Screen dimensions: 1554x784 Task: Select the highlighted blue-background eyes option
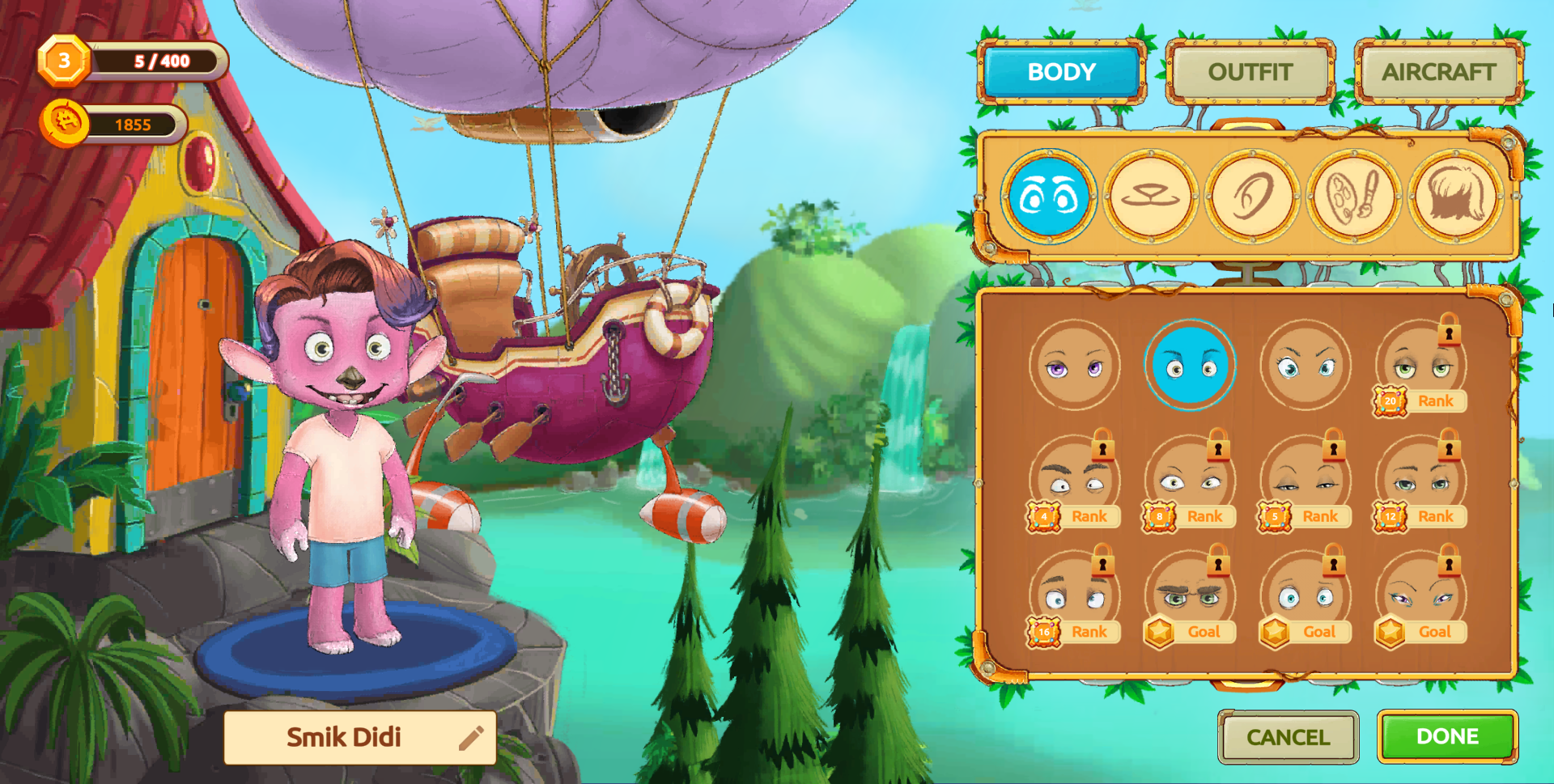click(1190, 366)
